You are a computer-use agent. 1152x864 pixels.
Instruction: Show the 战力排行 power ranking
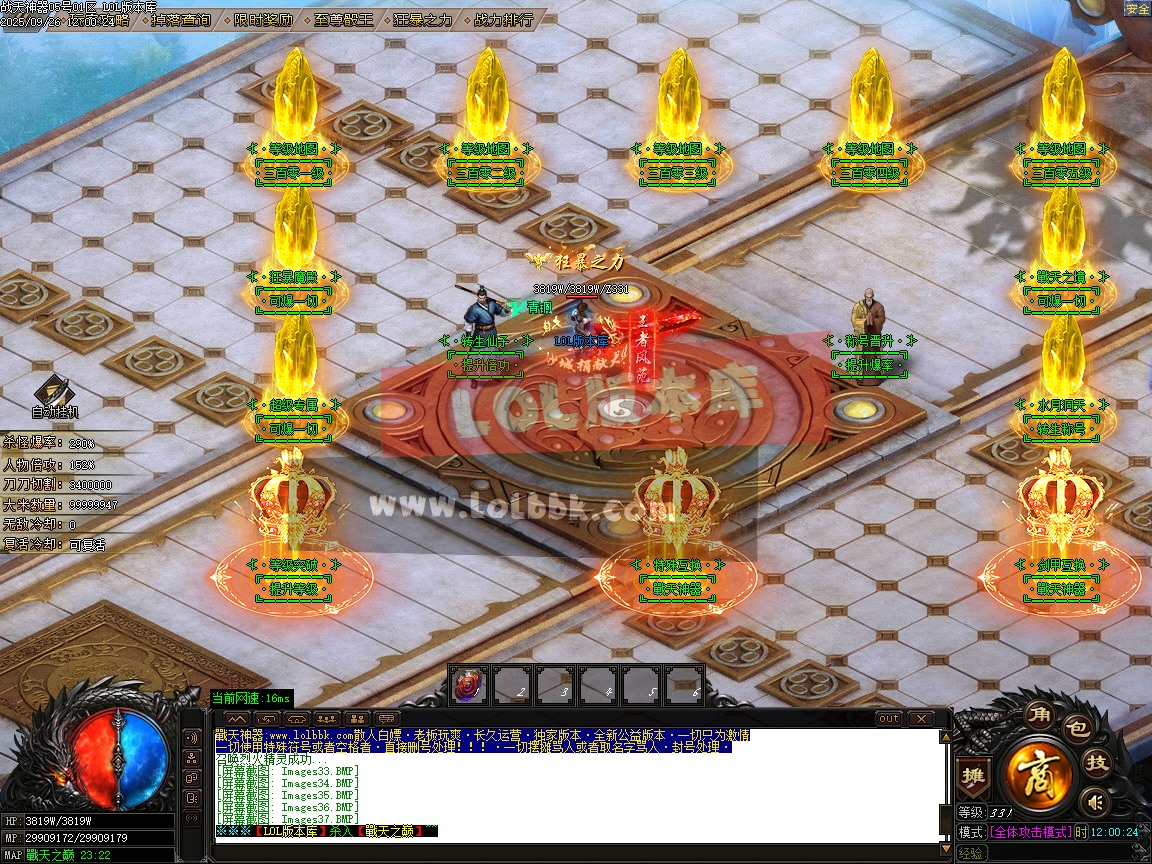click(x=502, y=19)
